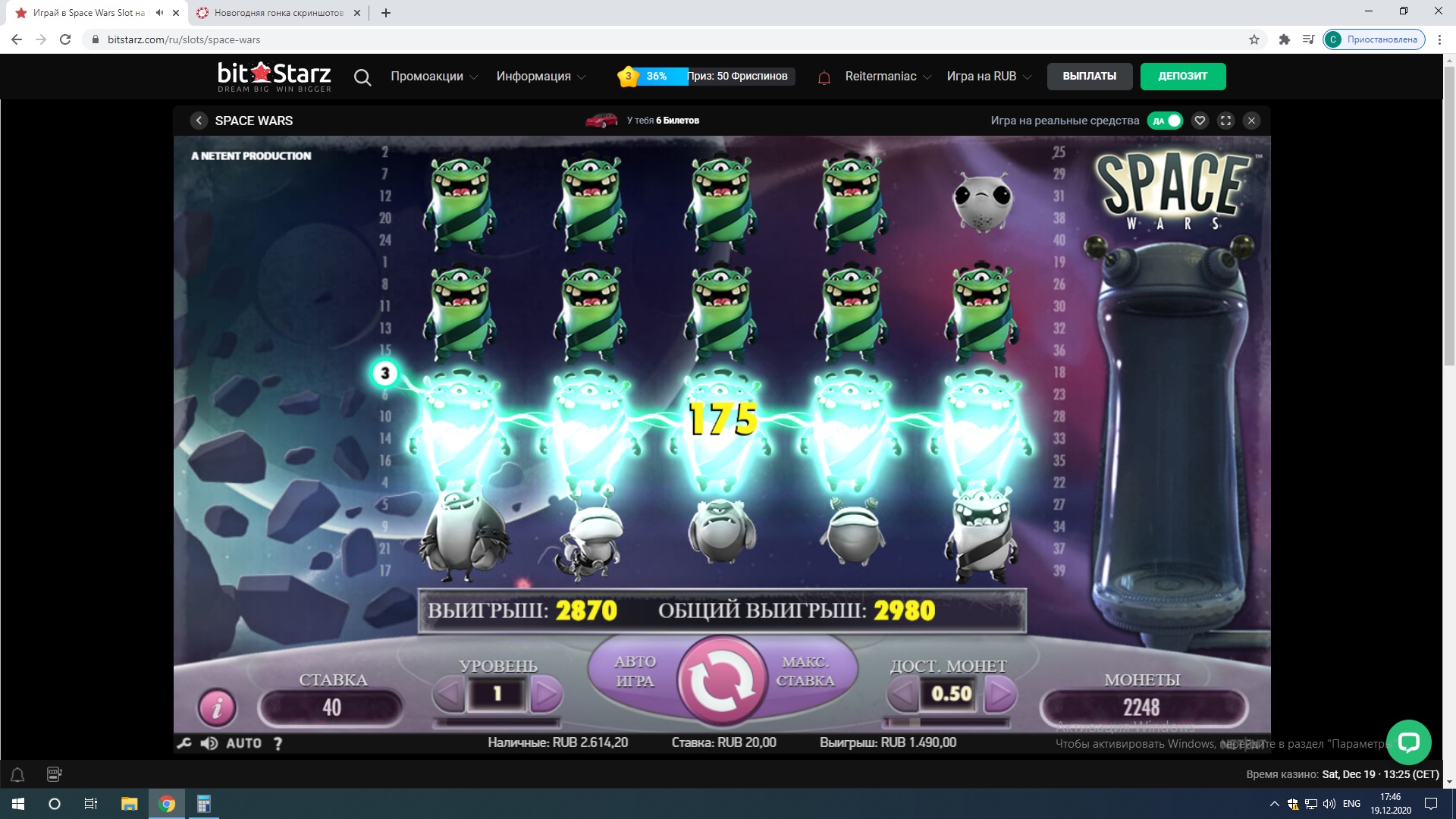Go back from the Space Wars game

point(199,121)
